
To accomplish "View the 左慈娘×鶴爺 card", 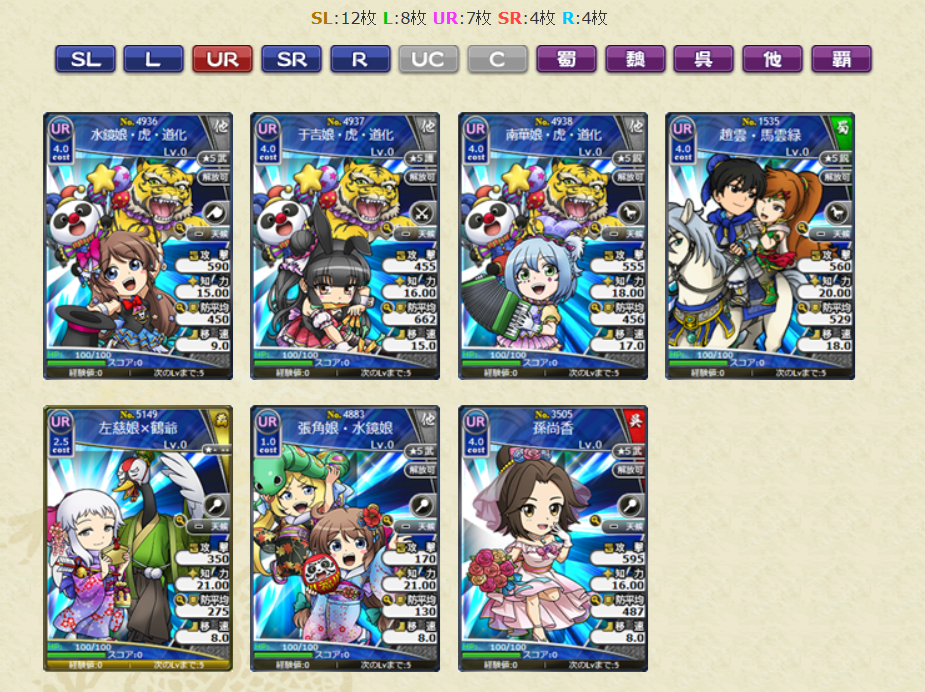I will point(138,538).
